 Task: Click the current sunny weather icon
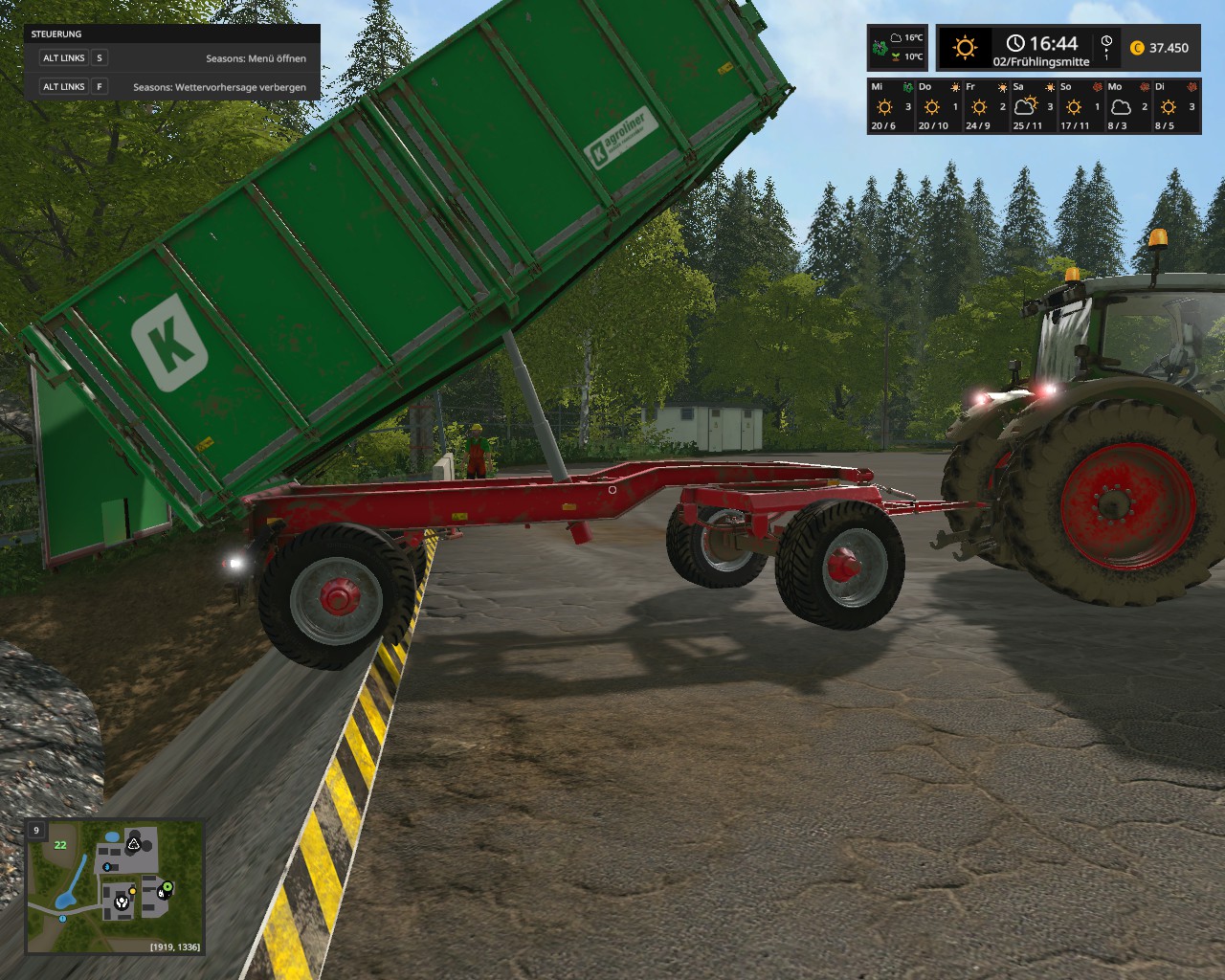pyautogui.click(x=965, y=48)
